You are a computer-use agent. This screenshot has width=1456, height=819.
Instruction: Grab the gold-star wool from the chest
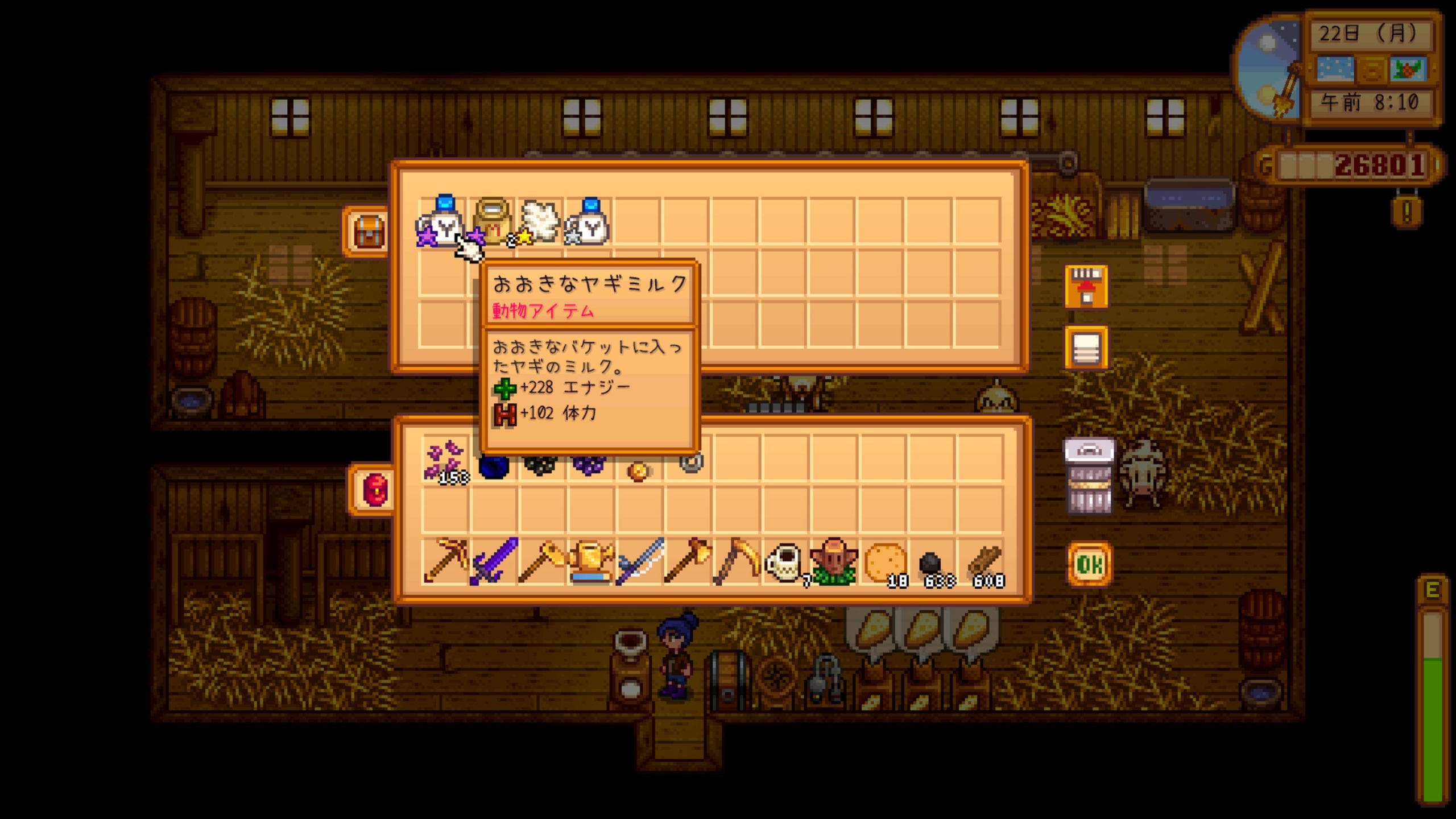coord(539,221)
